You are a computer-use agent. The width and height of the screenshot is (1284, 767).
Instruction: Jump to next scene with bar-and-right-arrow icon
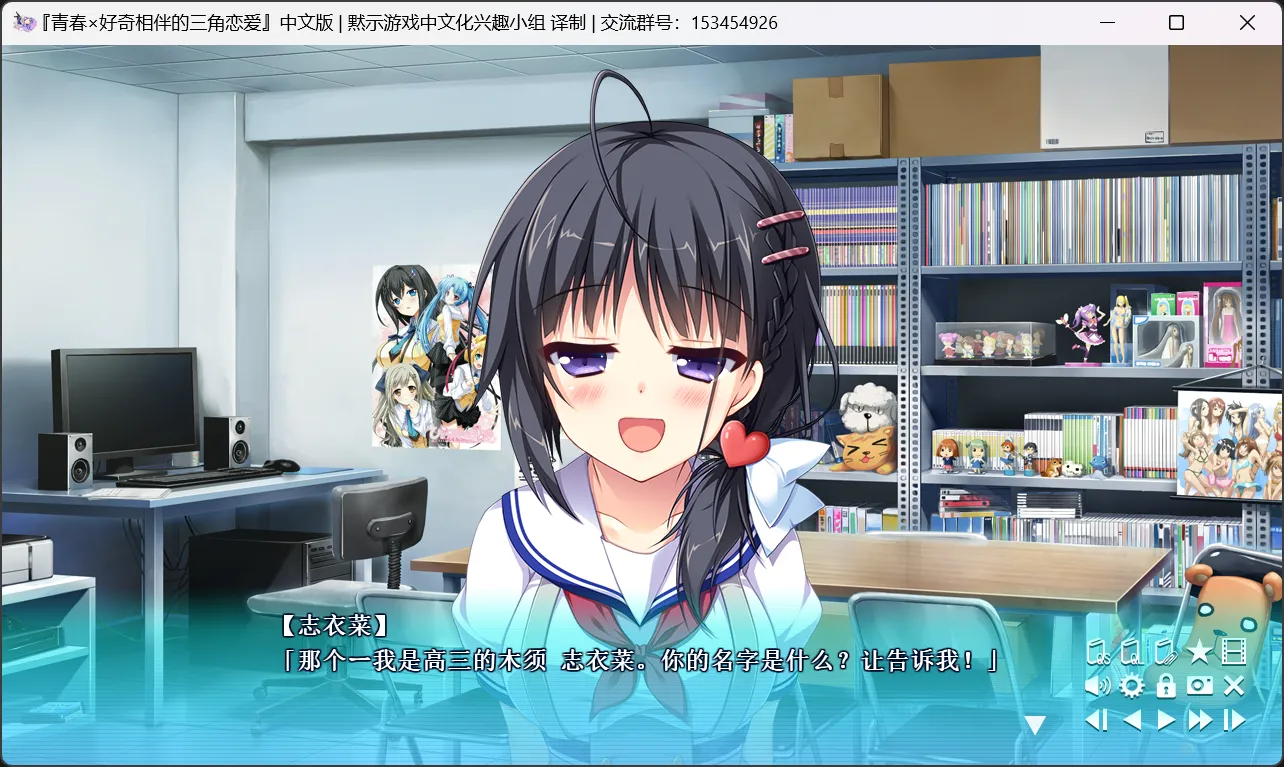[x=1235, y=720]
